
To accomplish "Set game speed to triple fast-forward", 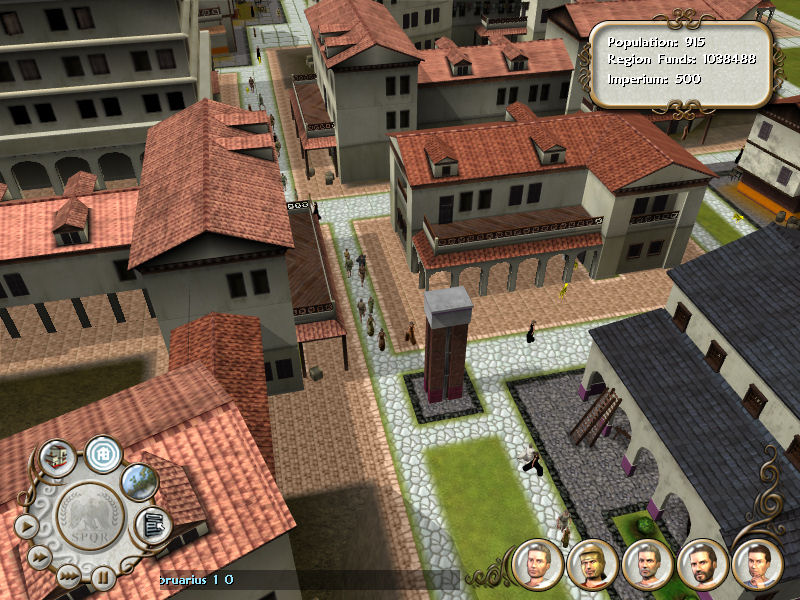I will pos(67,575).
